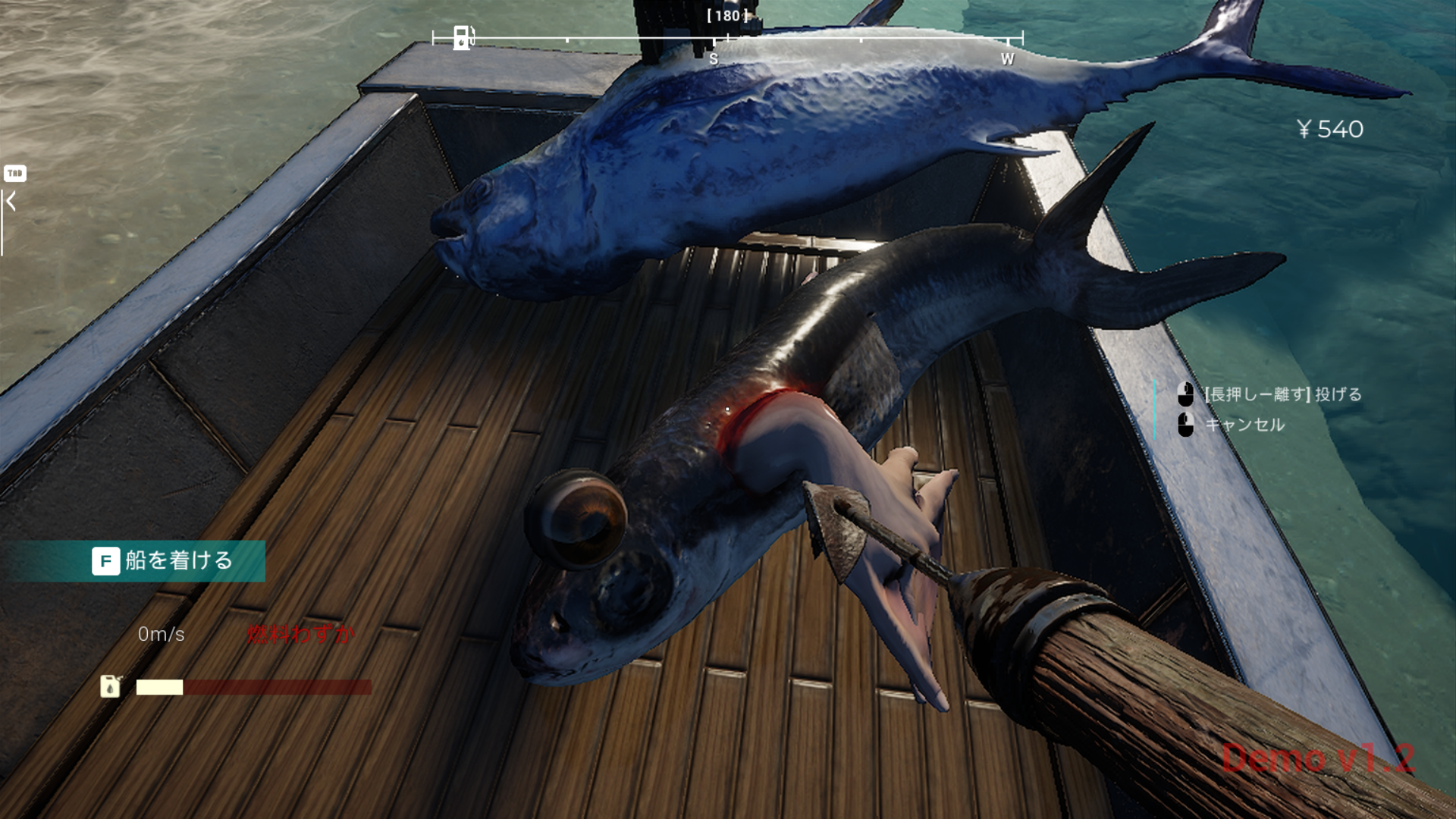Image resolution: width=1456 pixels, height=819 pixels.
Task: Click the fuel can icon beside fuel gauge
Action: point(111,686)
